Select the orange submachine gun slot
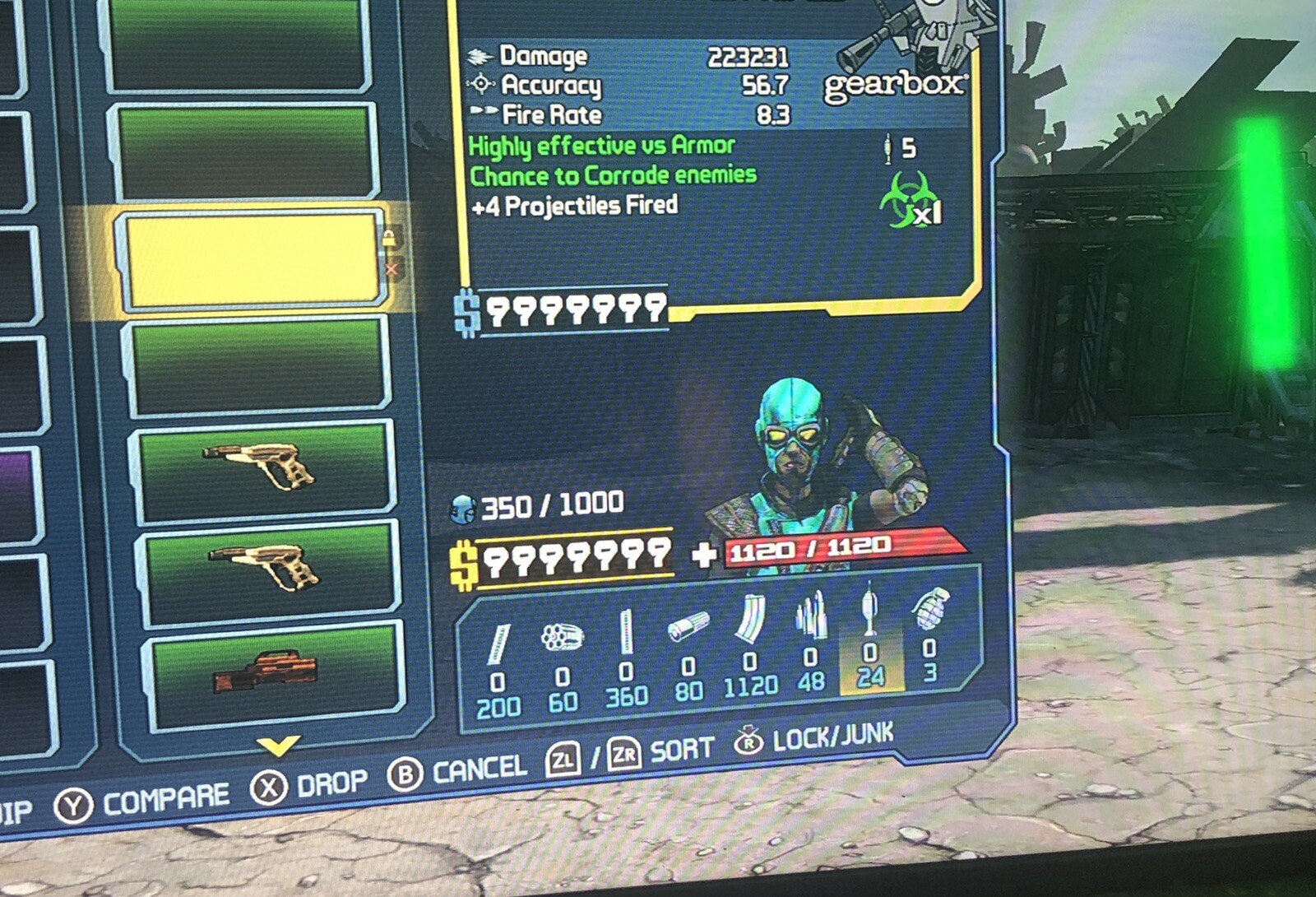1316x897 pixels. (x=271, y=674)
